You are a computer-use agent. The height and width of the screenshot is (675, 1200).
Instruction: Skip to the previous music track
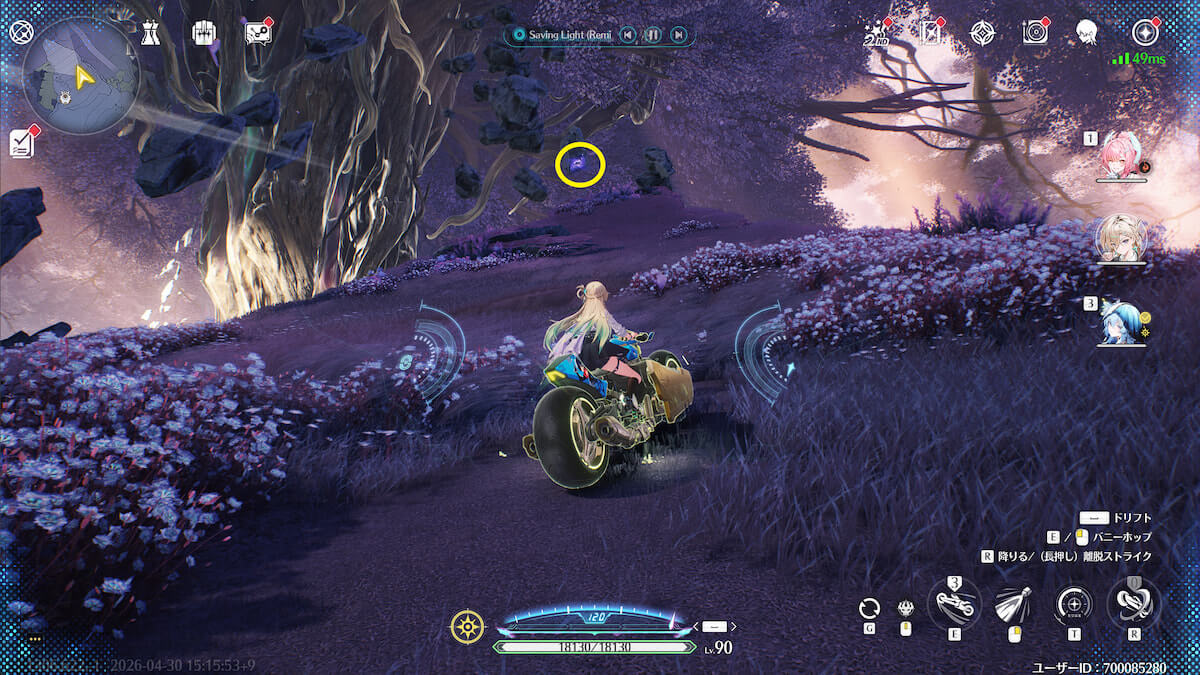(x=627, y=35)
